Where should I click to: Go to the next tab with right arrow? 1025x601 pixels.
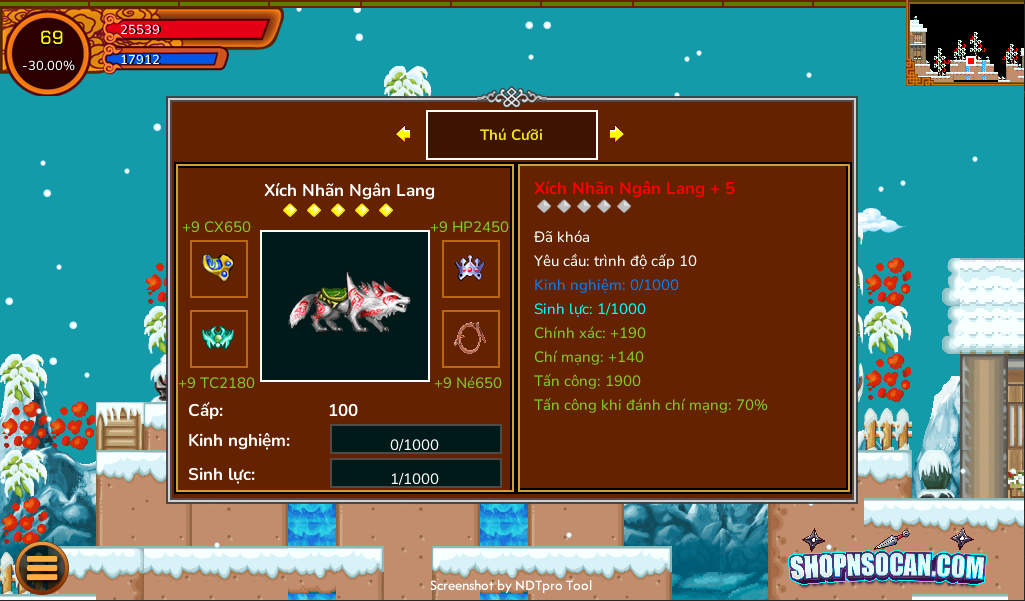617,134
